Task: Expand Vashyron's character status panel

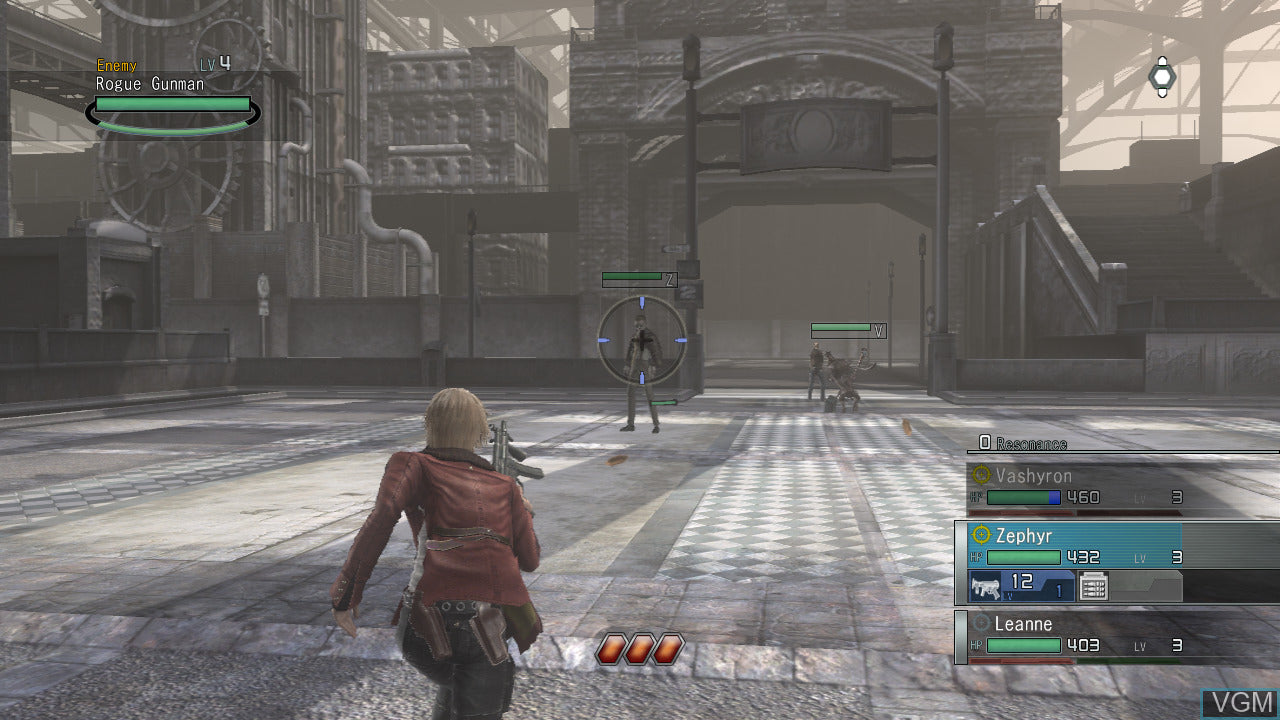Action: [1110, 485]
